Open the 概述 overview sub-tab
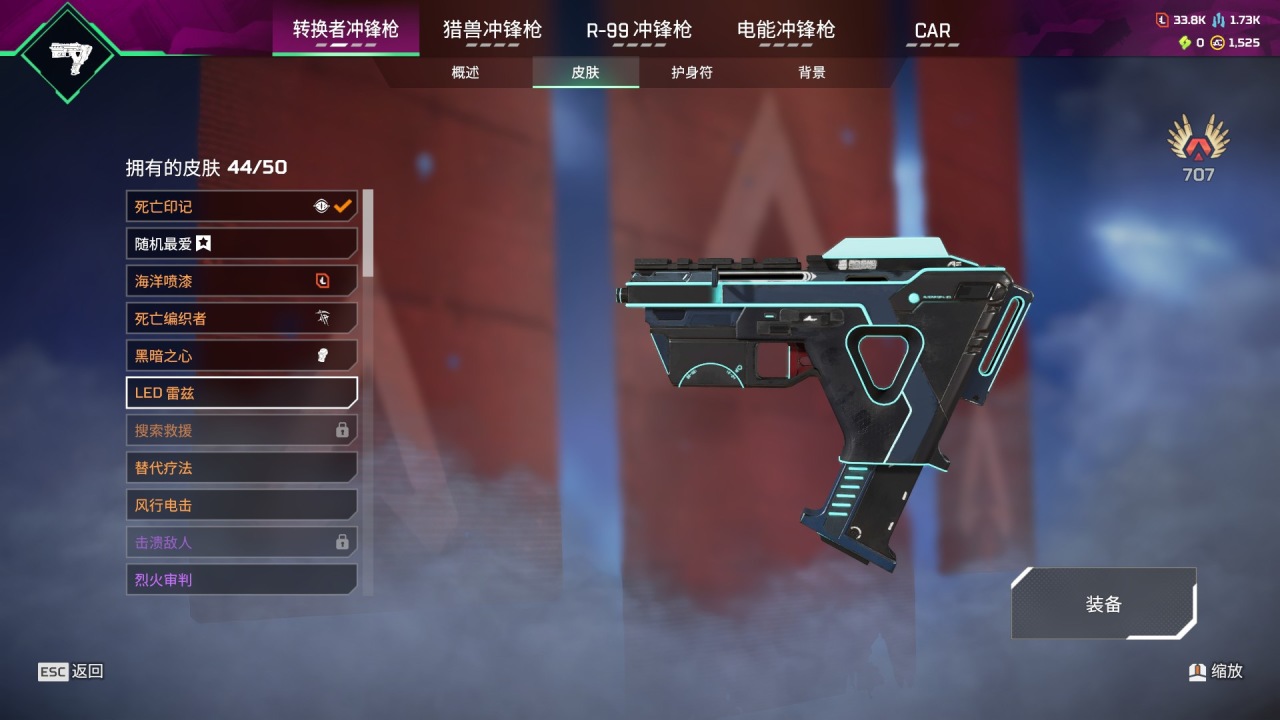Viewport: 1280px width, 720px height. (465, 73)
